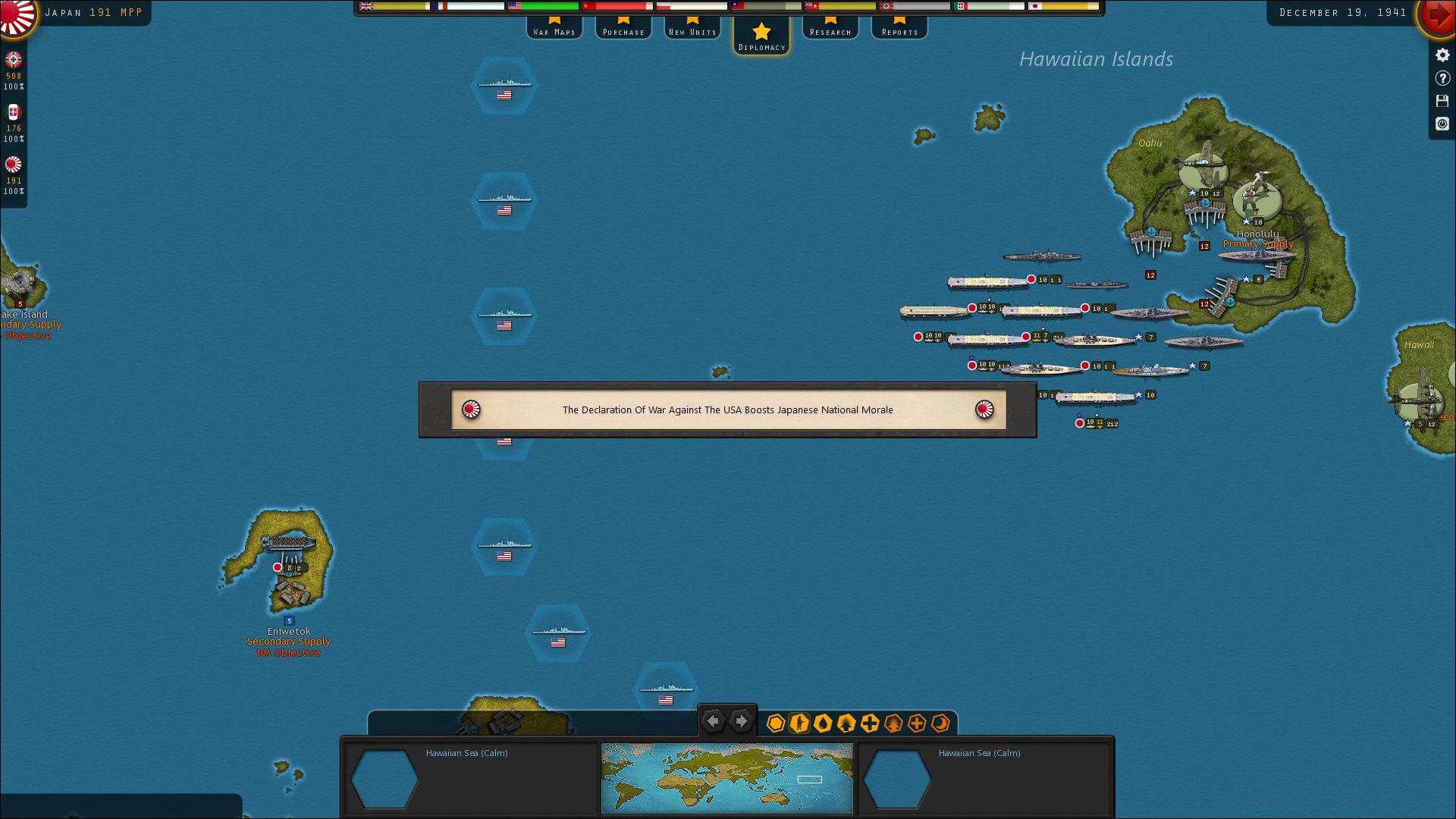This screenshot has height=819, width=1456.
Task: Open game settings with the gear icon
Action: coord(1442,55)
